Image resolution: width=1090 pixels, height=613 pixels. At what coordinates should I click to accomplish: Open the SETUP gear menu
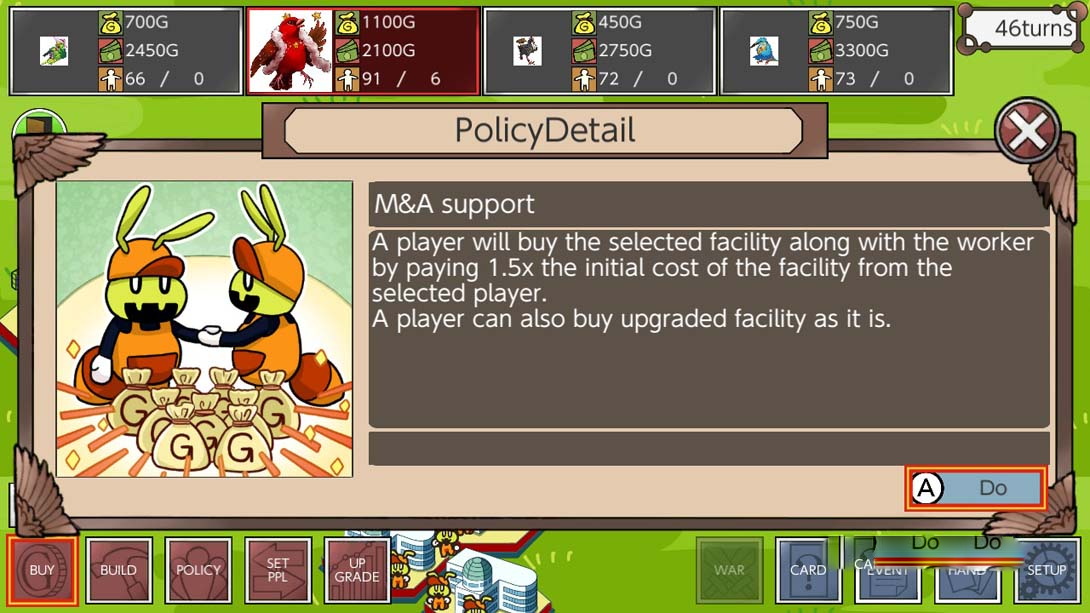click(x=1046, y=570)
